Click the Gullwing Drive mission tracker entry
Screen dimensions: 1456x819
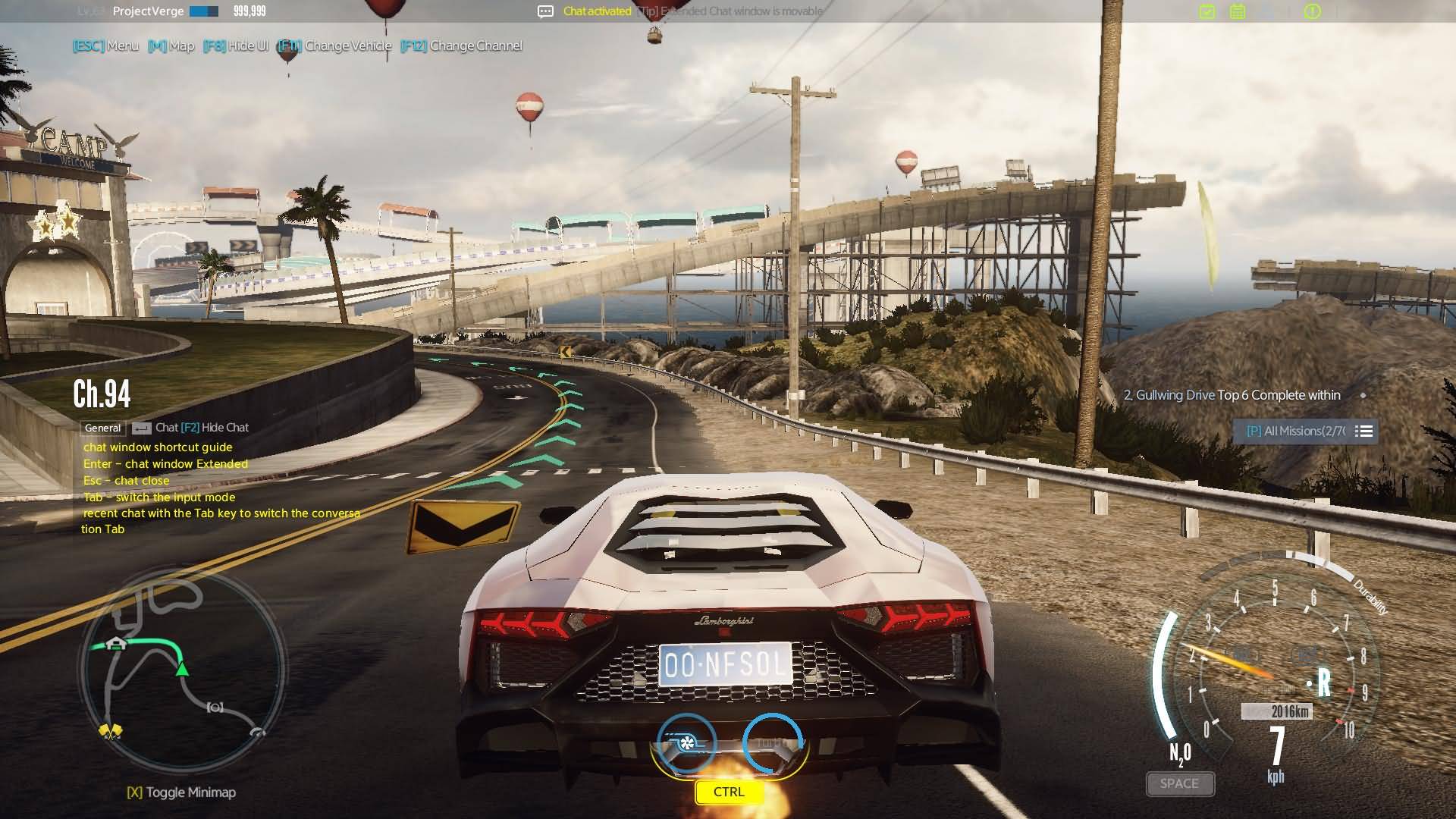tap(1232, 395)
